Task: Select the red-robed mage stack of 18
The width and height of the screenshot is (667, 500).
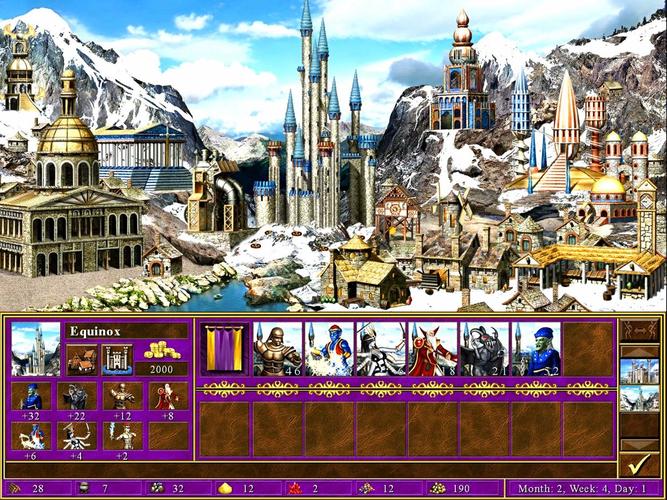Action: [x=433, y=348]
